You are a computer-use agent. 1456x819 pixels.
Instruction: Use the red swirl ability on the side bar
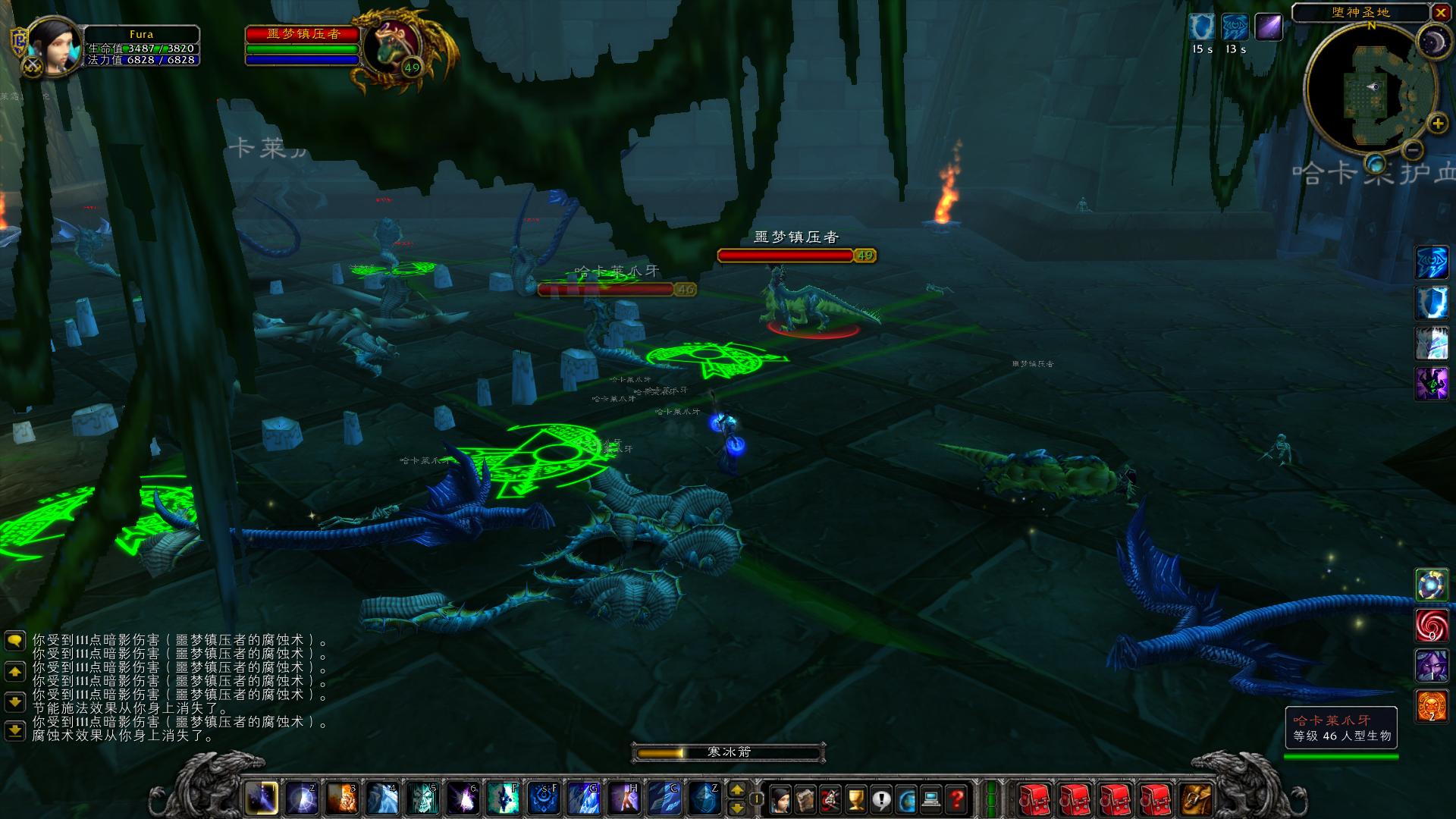(1432, 625)
